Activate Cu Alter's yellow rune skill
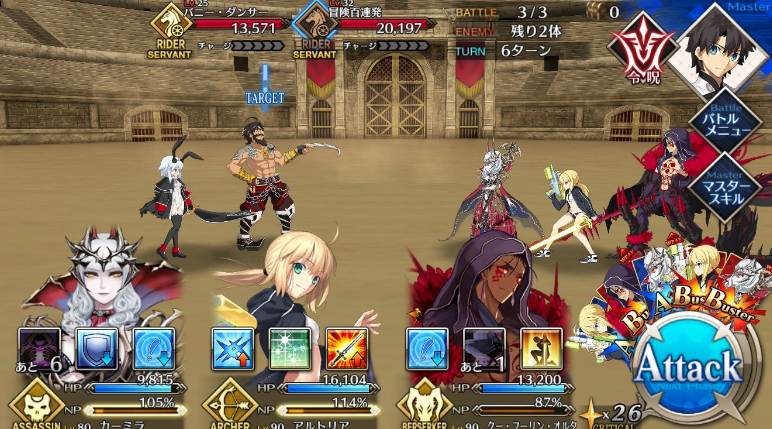 click(540, 348)
